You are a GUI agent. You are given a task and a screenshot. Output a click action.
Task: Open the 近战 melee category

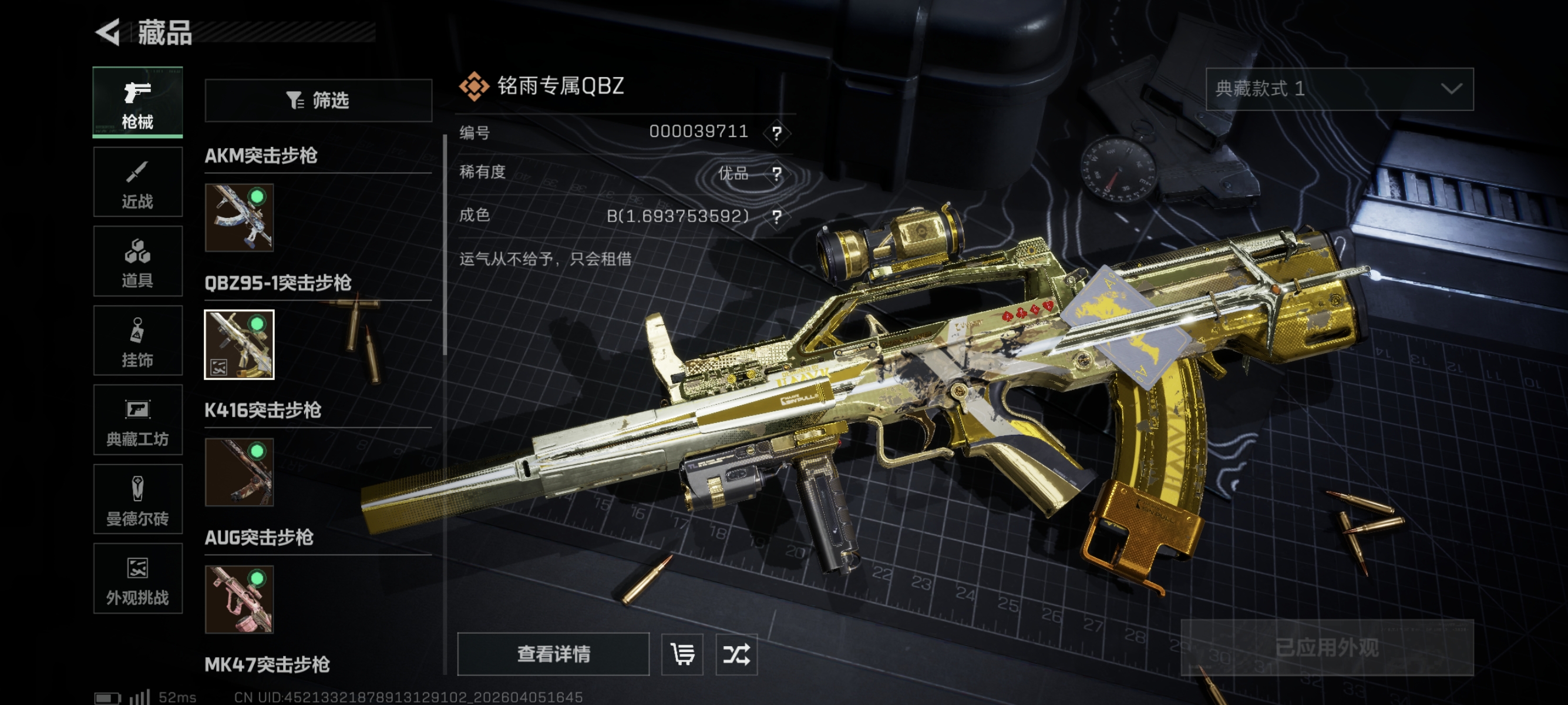click(x=137, y=182)
